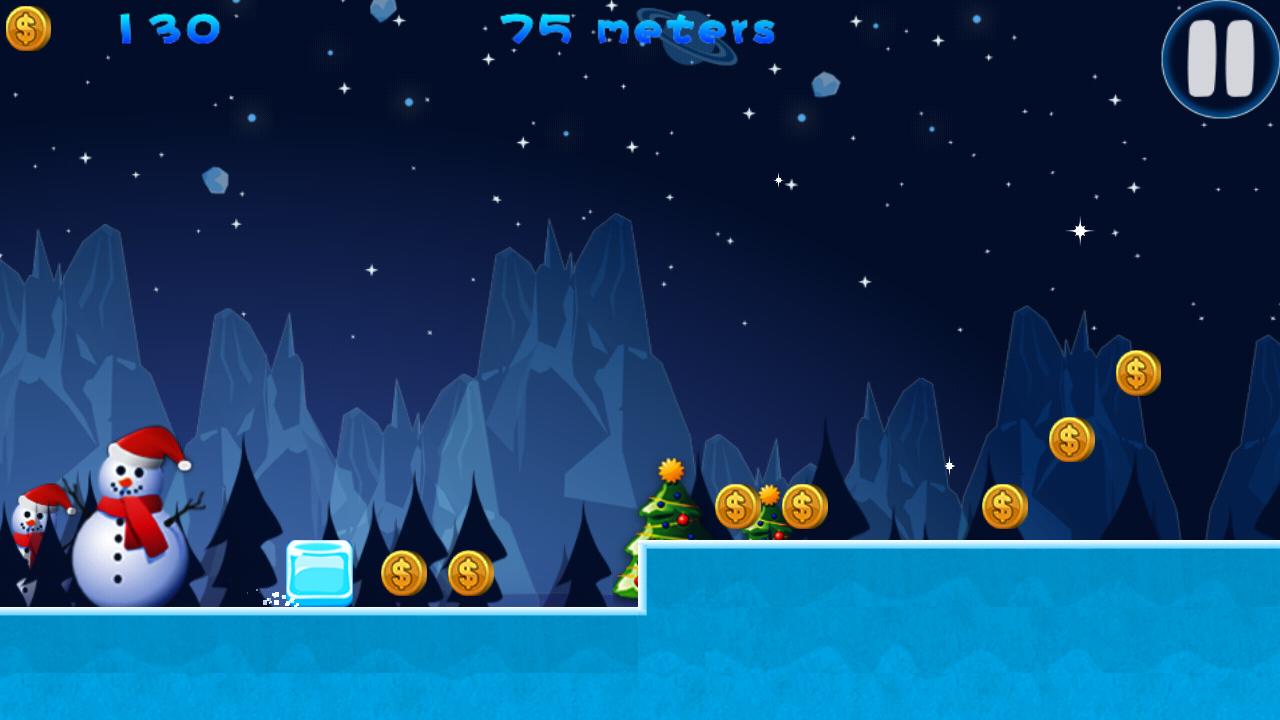Tap the highest floating coin on the right

(x=1139, y=374)
